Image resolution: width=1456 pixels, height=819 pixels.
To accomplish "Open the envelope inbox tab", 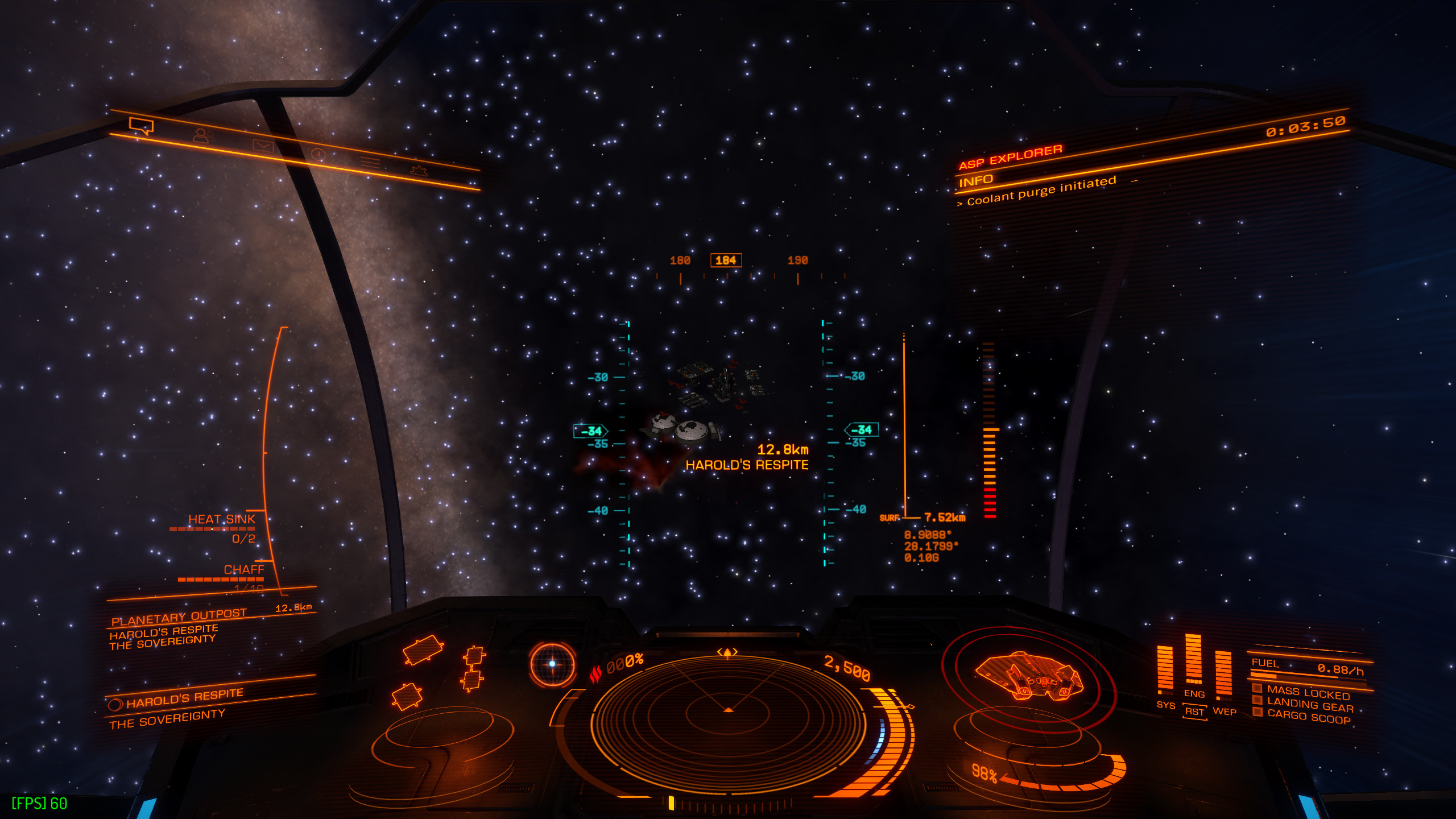I will click(263, 146).
